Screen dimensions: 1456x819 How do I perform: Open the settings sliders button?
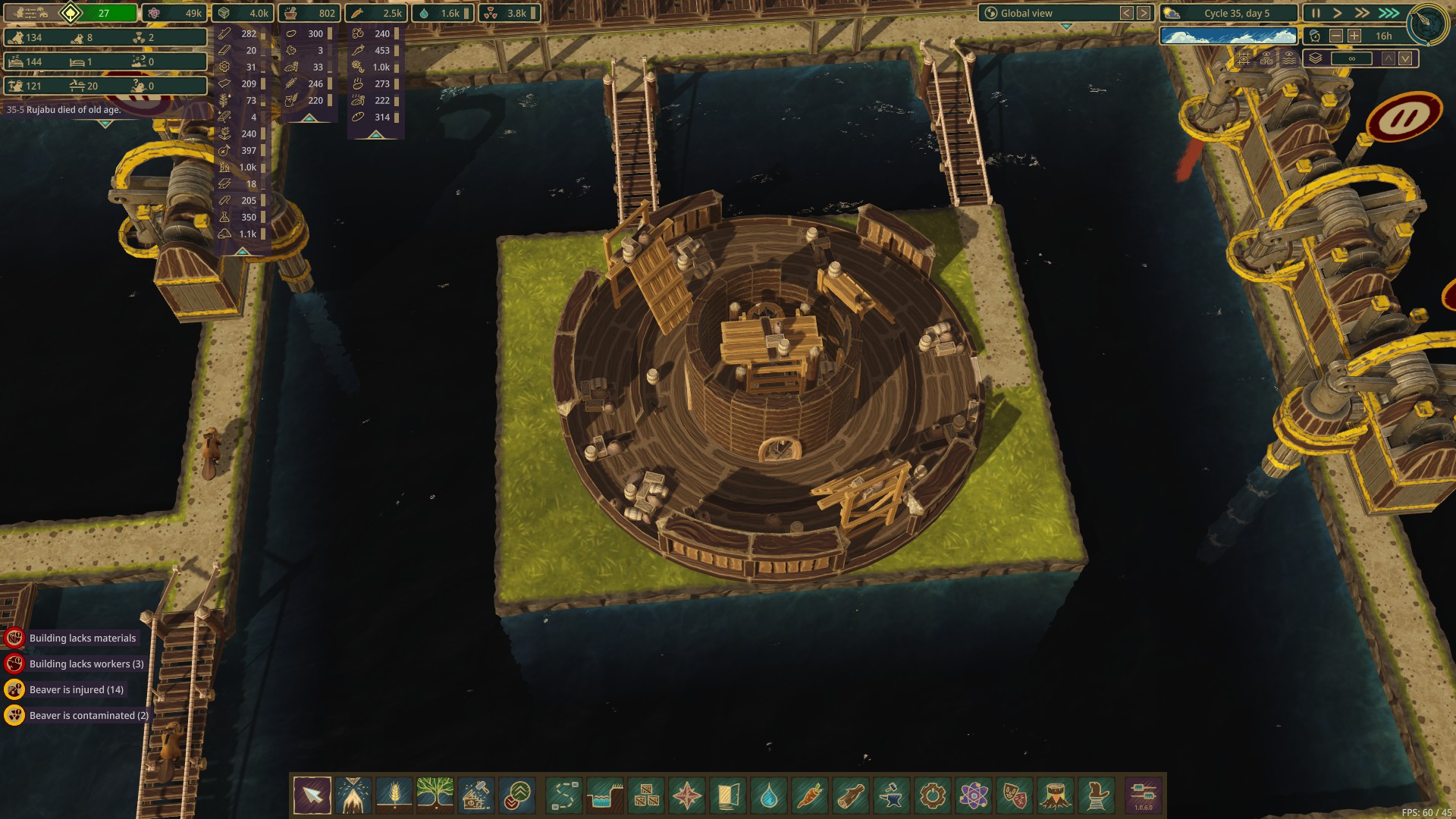(1143, 794)
